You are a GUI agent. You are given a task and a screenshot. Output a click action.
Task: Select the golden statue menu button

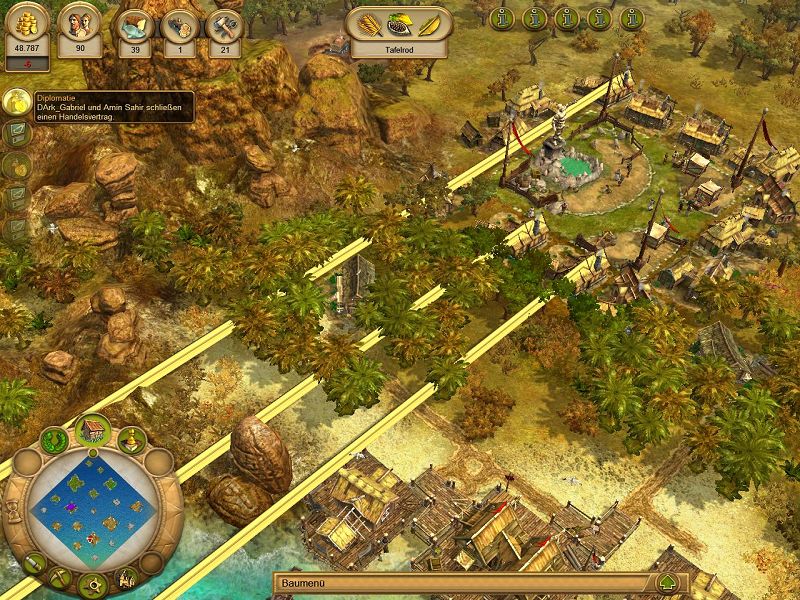(x=133, y=440)
